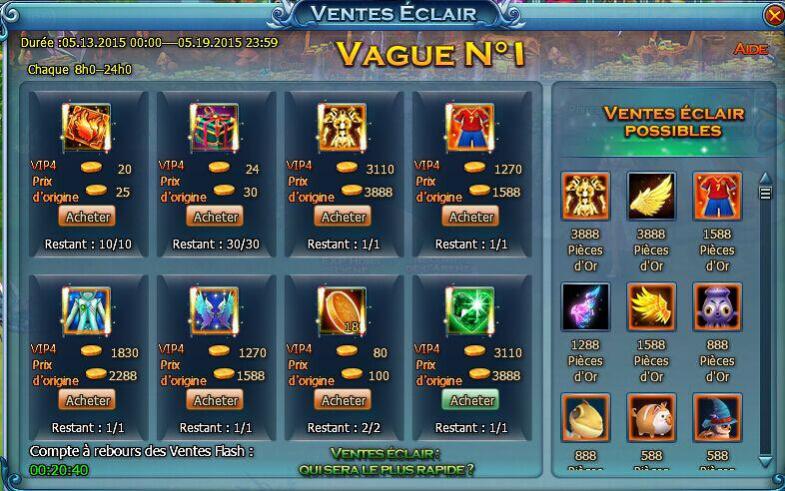Buy the blue wings priced 1270 gold
Screen dimensions: 785x491
(216, 399)
